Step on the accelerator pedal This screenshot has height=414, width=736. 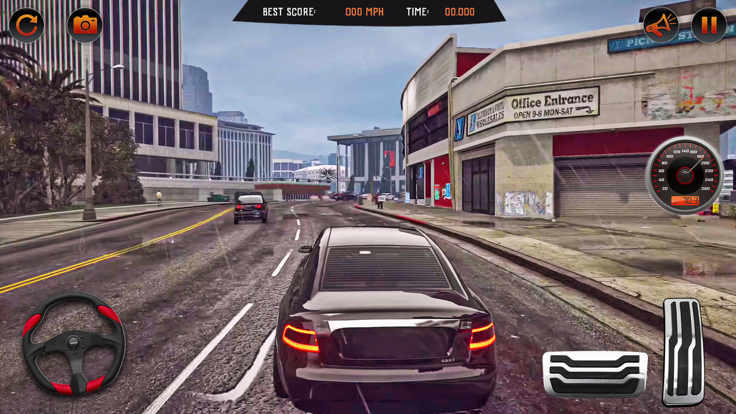pos(683,351)
